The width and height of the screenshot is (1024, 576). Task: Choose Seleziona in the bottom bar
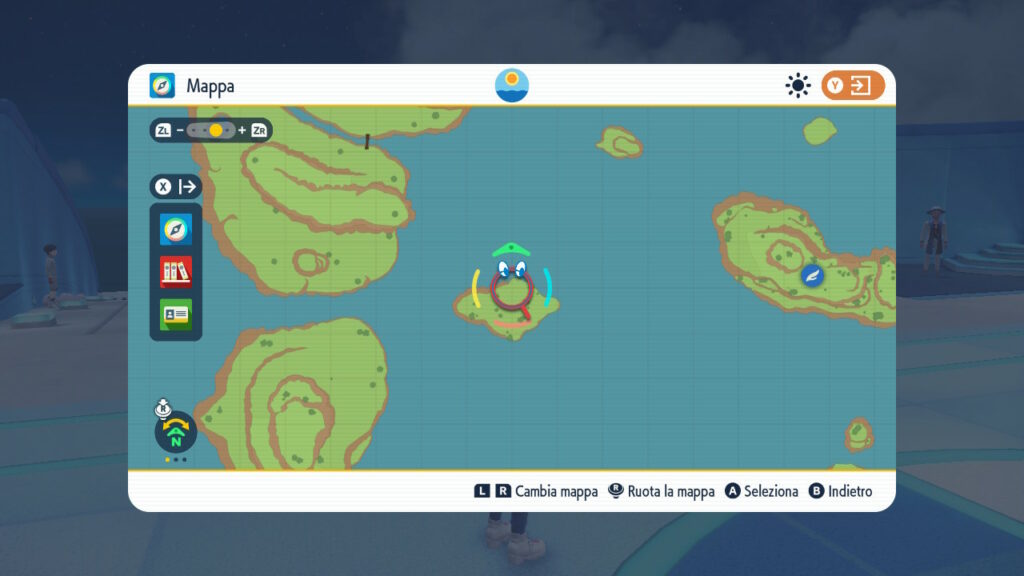click(x=761, y=491)
